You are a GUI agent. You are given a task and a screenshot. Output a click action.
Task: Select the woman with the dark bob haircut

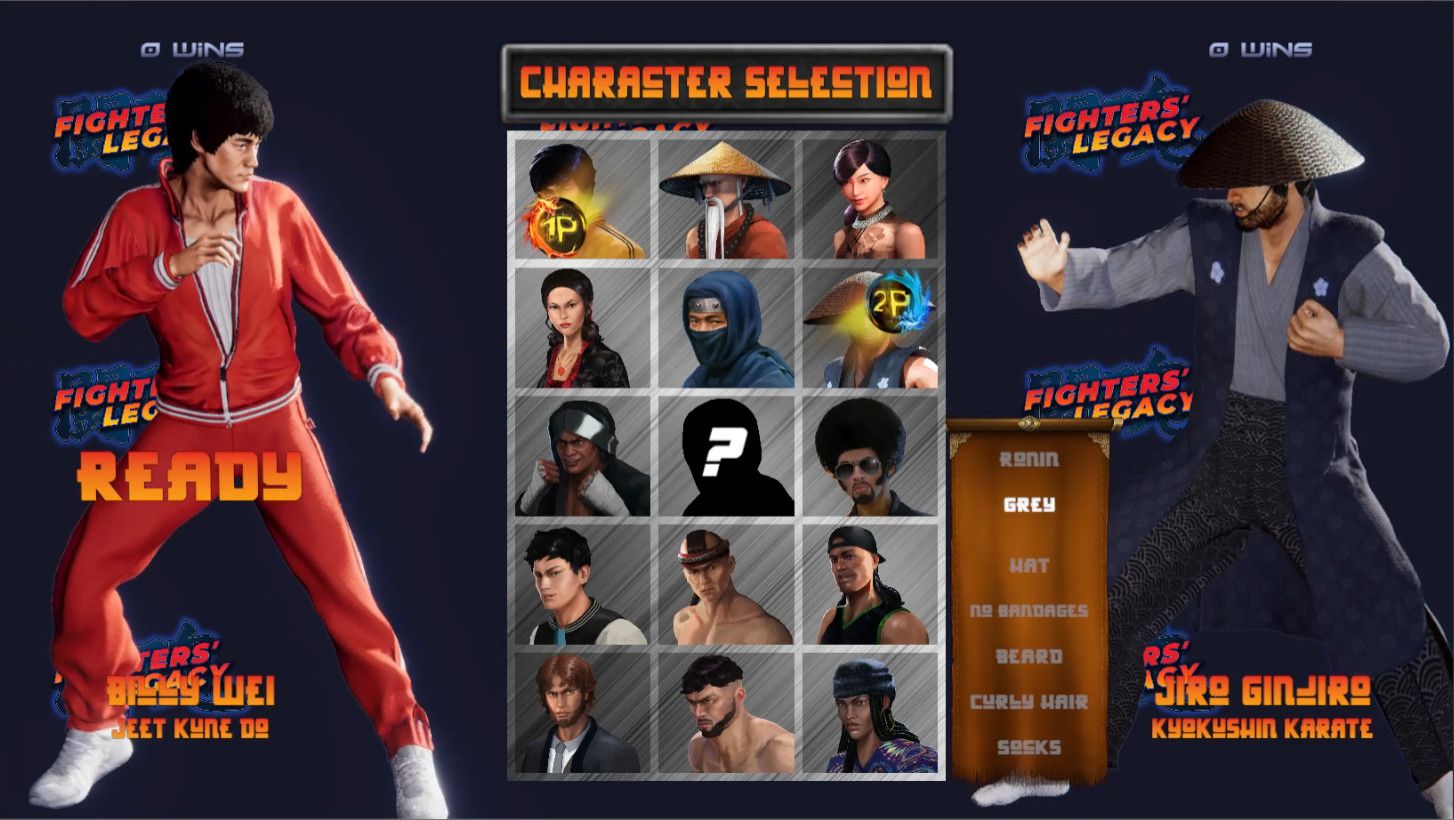(872, 200)
